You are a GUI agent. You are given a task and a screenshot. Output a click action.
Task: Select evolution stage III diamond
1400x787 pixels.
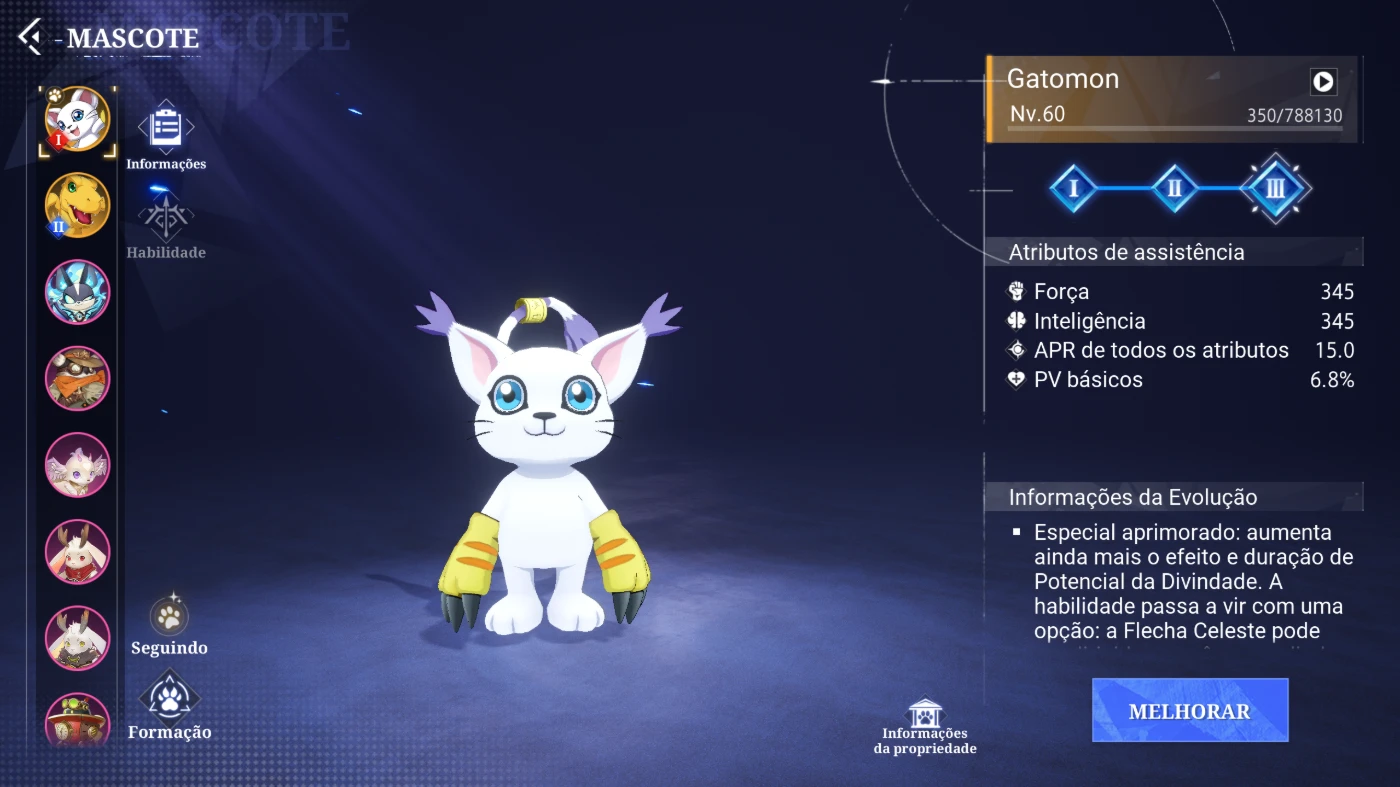pyautogui.click(x=1275, y=188)
